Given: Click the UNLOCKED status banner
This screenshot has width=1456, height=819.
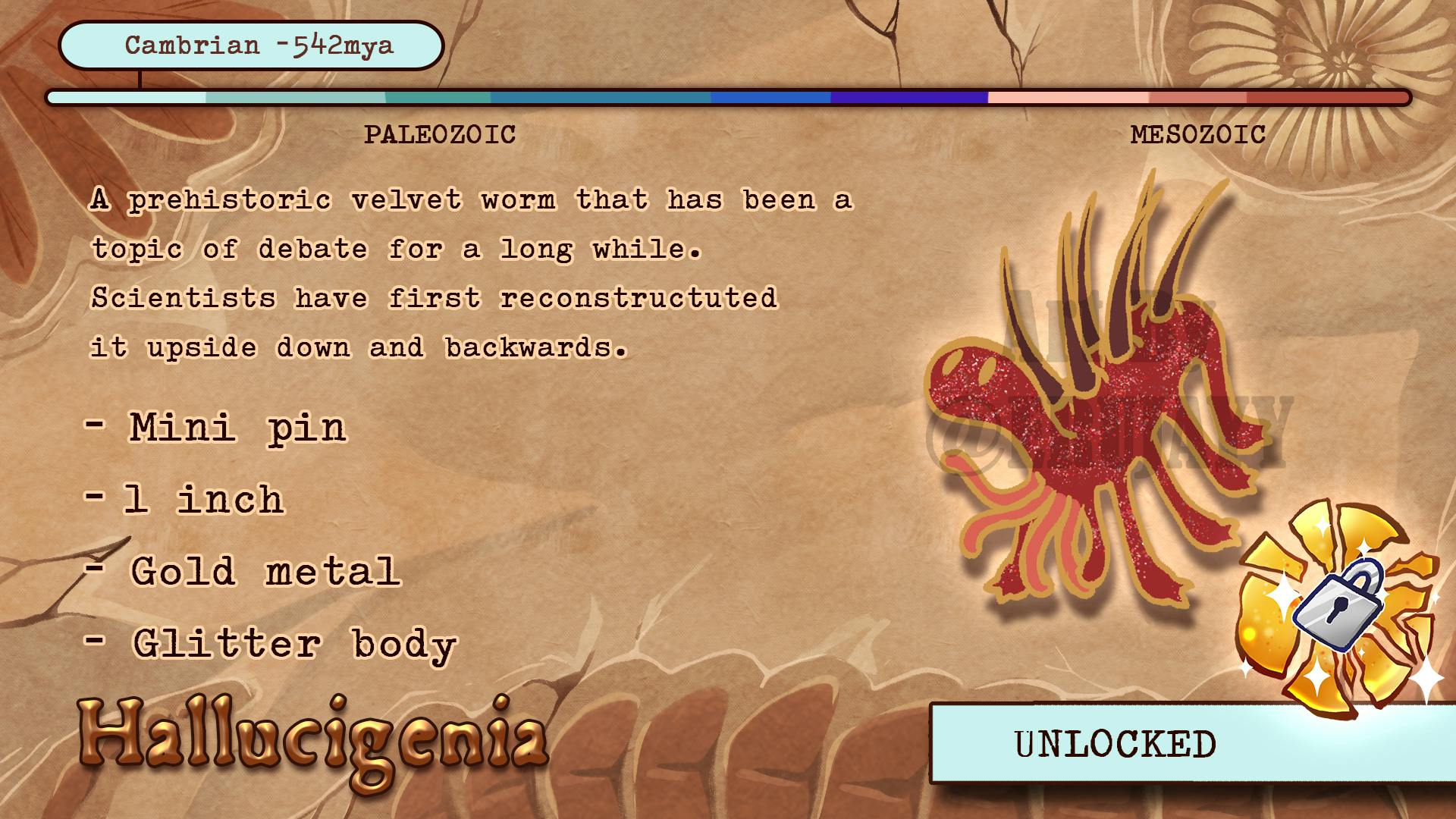Looking at the screenshot, I should [x=1115, y=744].
